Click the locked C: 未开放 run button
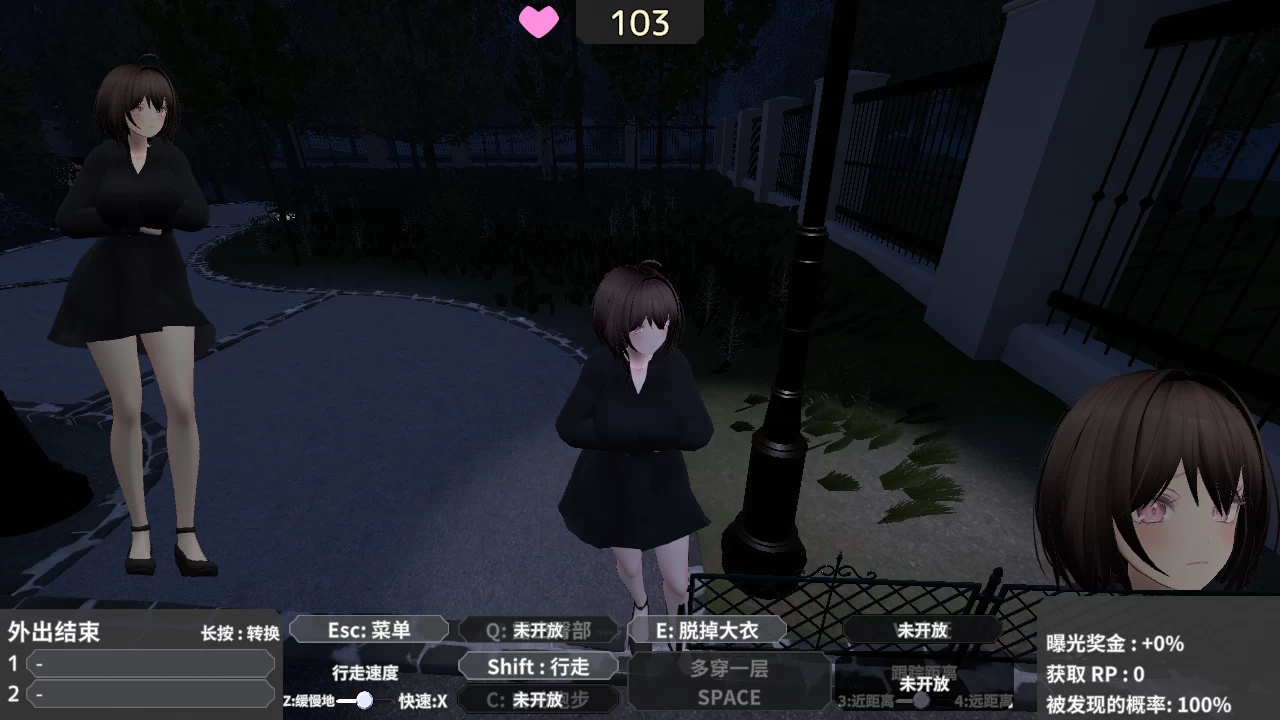 (x=538, y=700)
